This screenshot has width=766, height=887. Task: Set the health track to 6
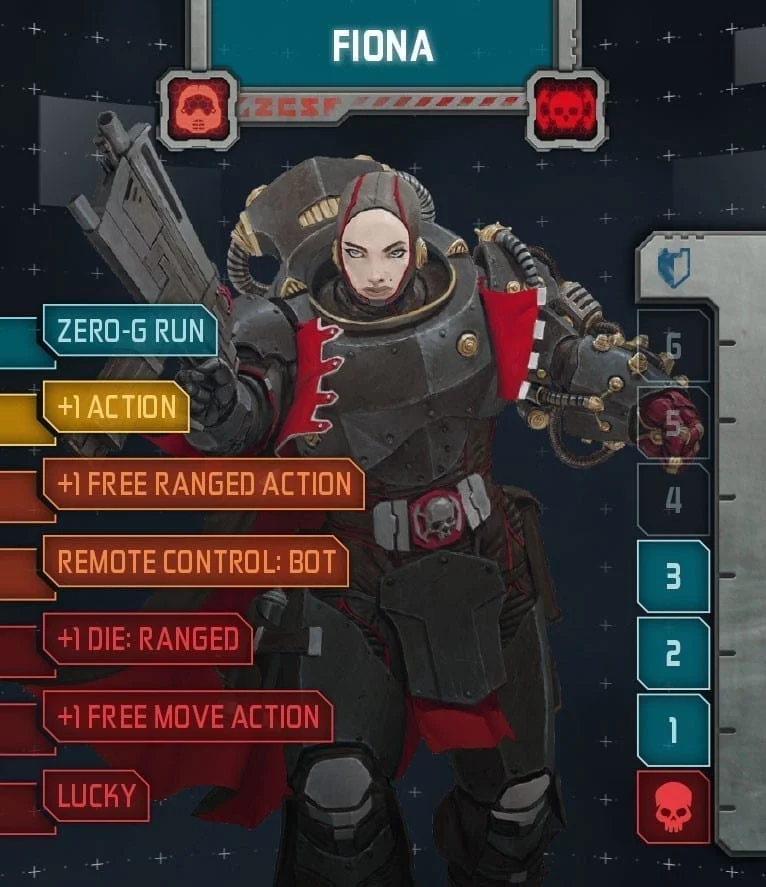point(673,346)
